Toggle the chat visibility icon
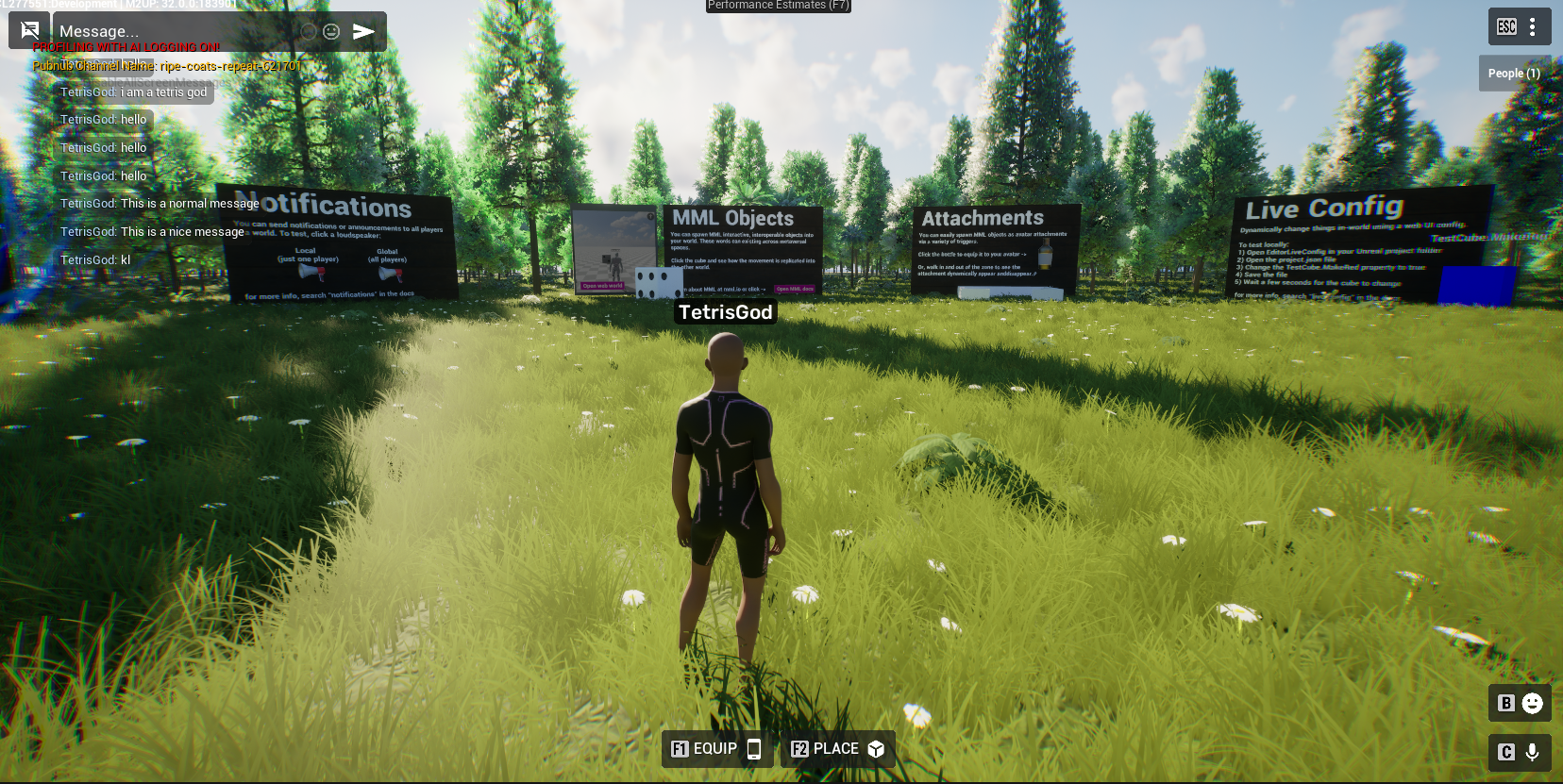The image size is (1563, 784). [x=29, y=30]
